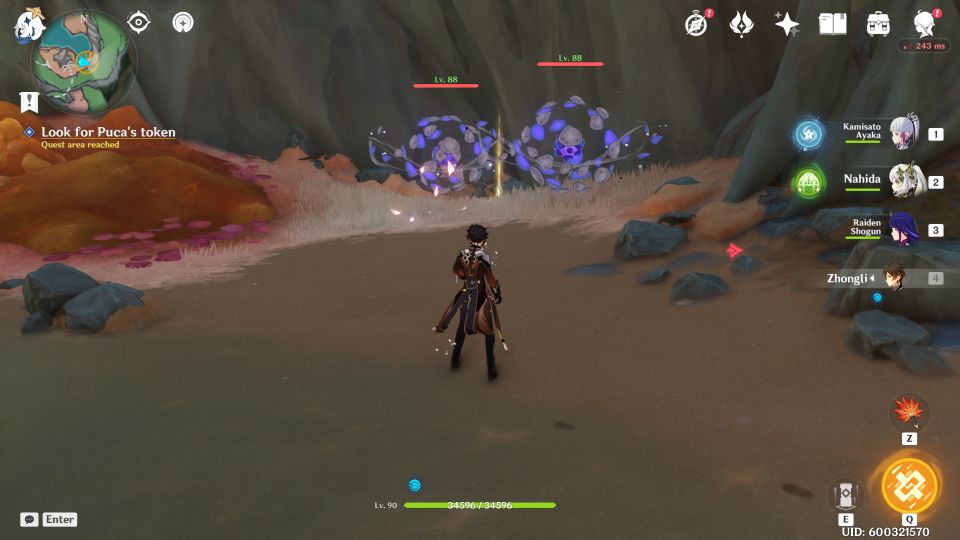
Task: Open the Inventory backpack icon
Action: pyautogui.click(x=879, y=24)
